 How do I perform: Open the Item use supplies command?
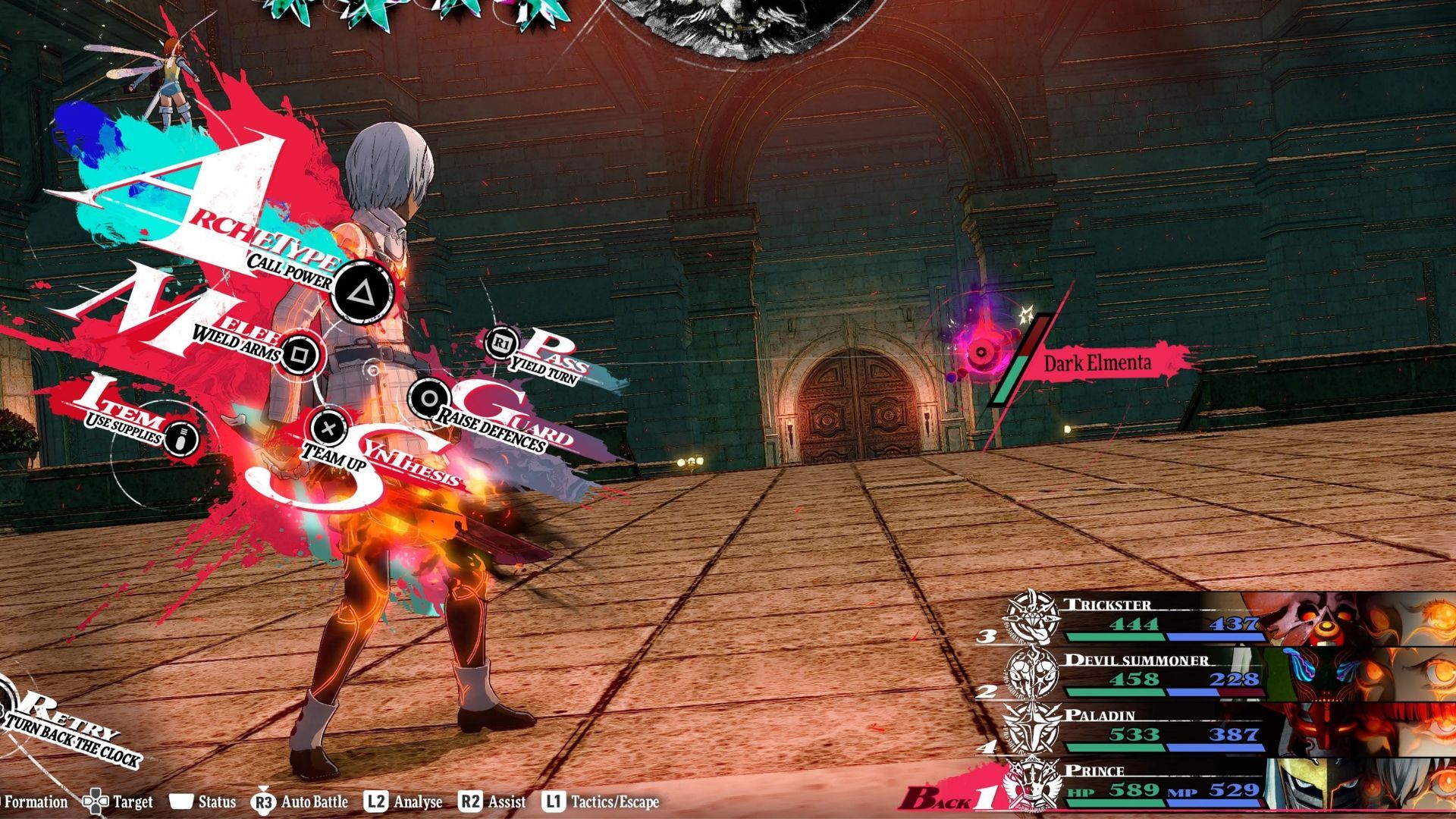pyautogui.click(x=180, y=438)
